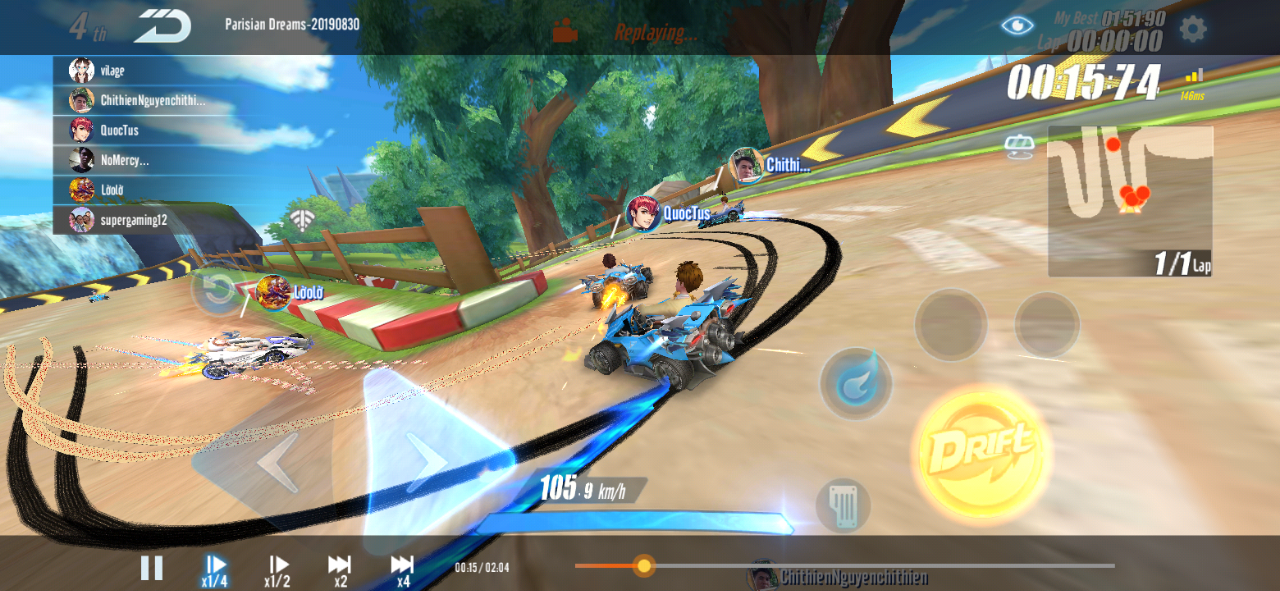1280x591 pixels.
Task: Set replay speed to x4
Action: coord(402,570)
